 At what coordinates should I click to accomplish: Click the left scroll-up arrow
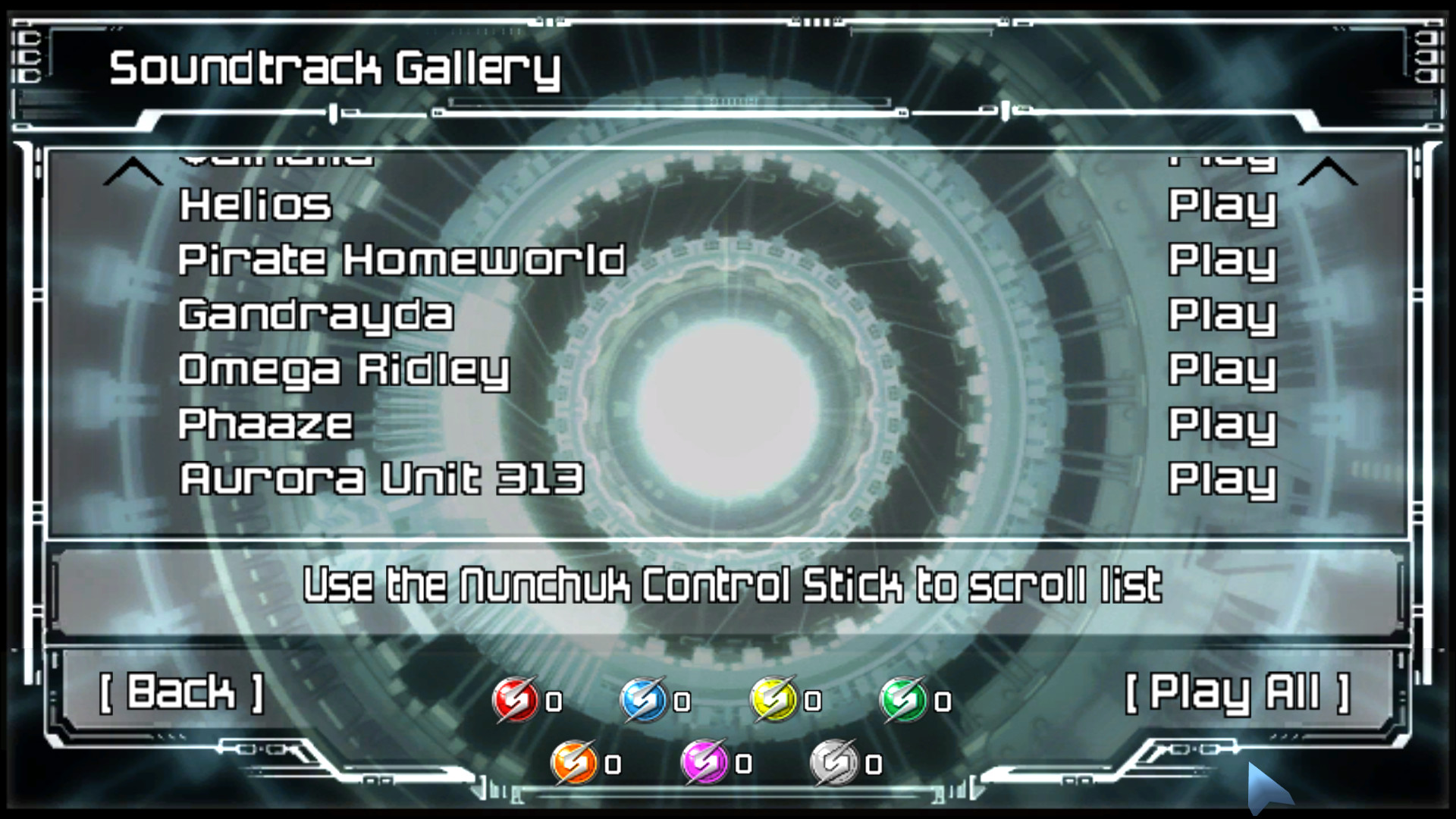pos(133,171)
